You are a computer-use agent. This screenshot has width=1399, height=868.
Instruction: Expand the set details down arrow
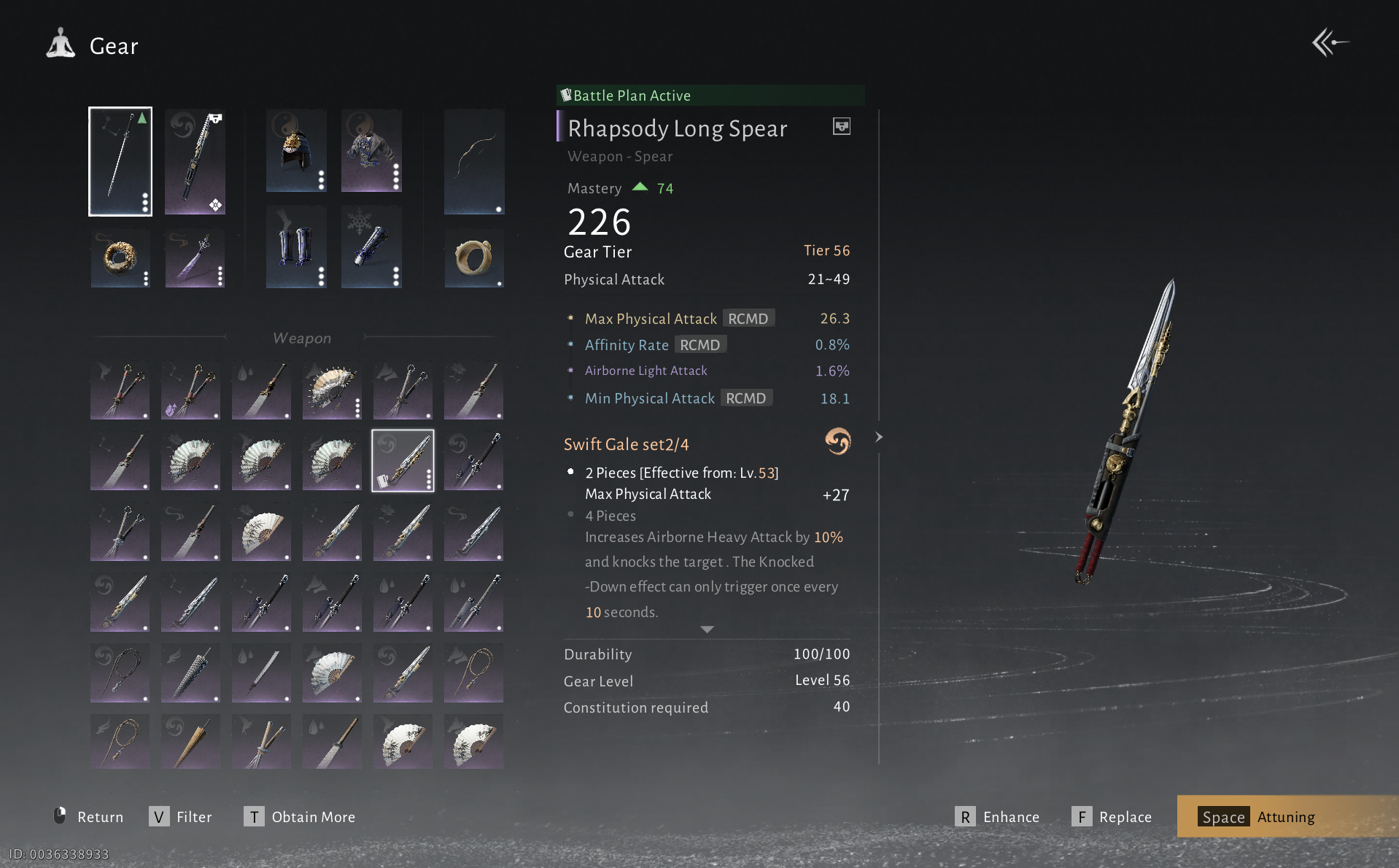point(707,629)
